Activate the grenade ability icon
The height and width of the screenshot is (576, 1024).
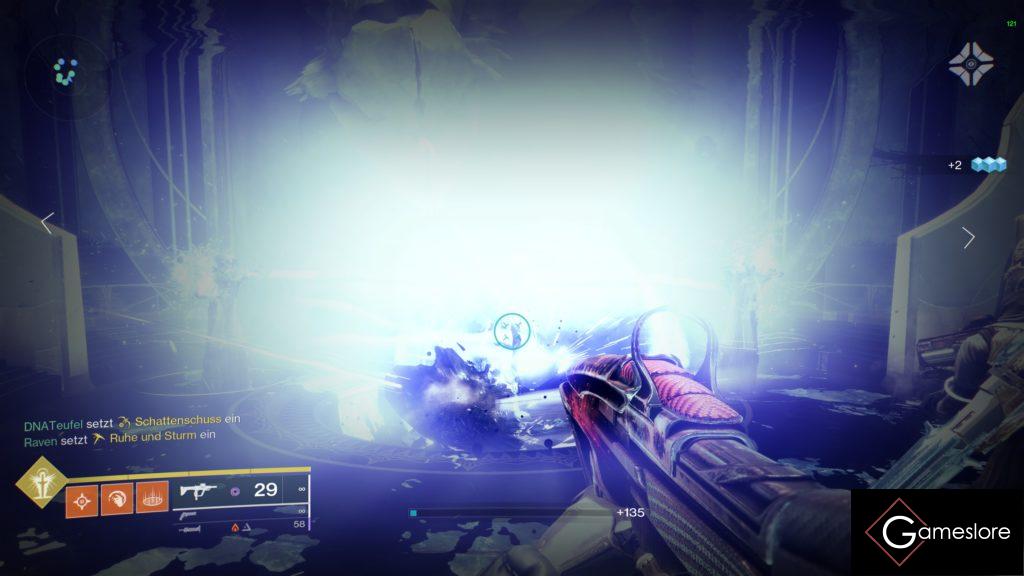pyautogui.click(x=82, y=500)
